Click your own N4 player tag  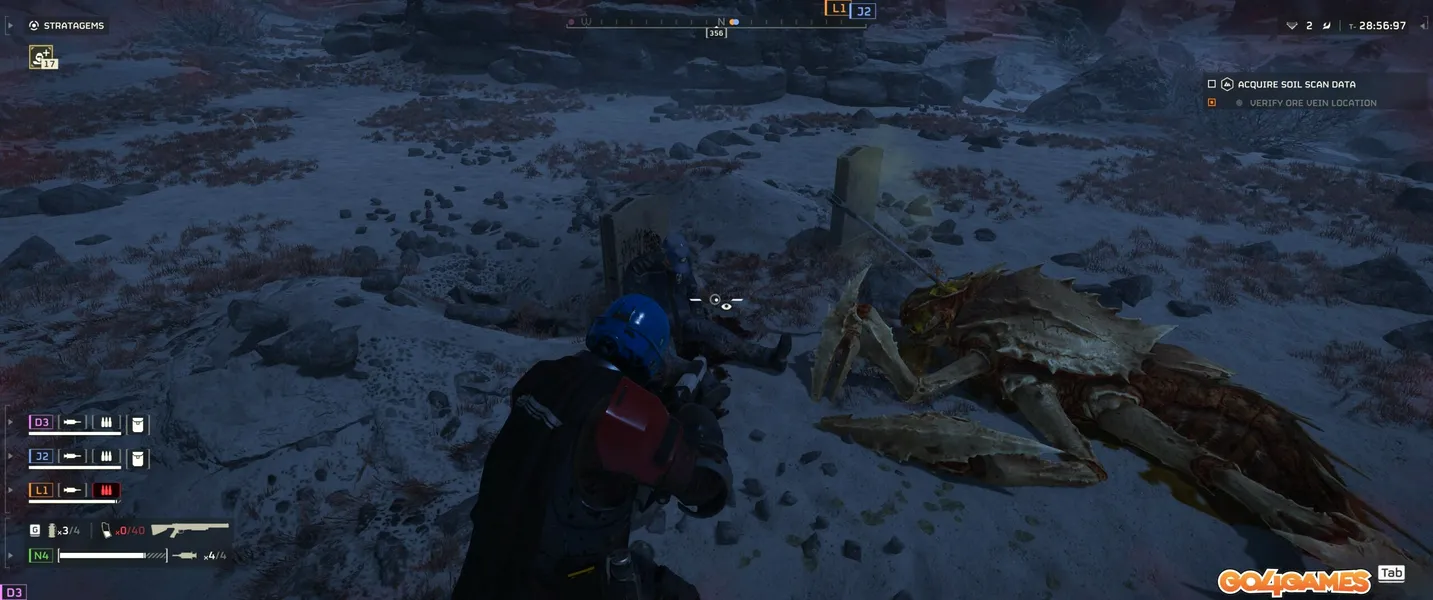41,555
